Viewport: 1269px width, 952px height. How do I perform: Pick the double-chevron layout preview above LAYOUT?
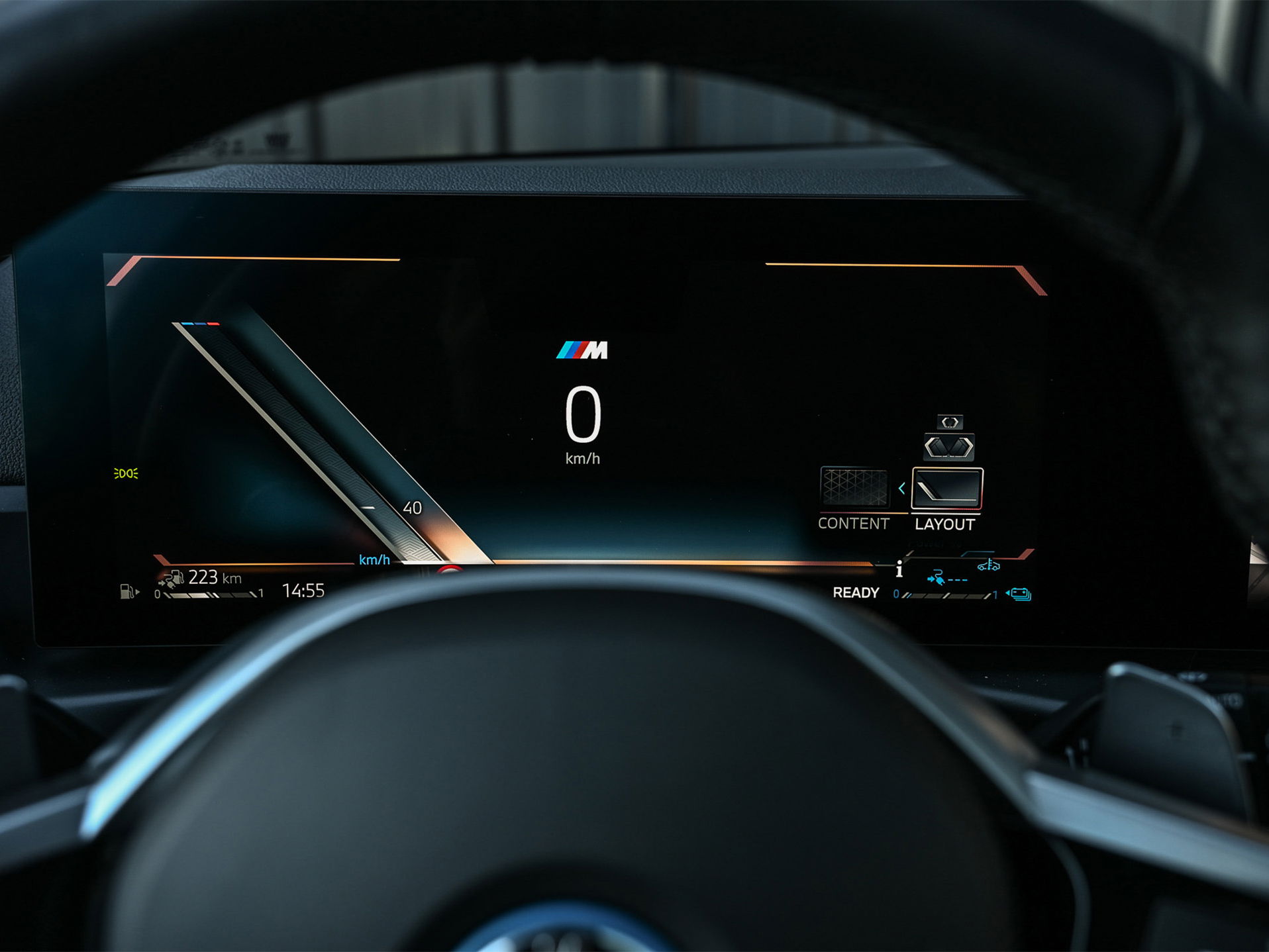[948, 447]
